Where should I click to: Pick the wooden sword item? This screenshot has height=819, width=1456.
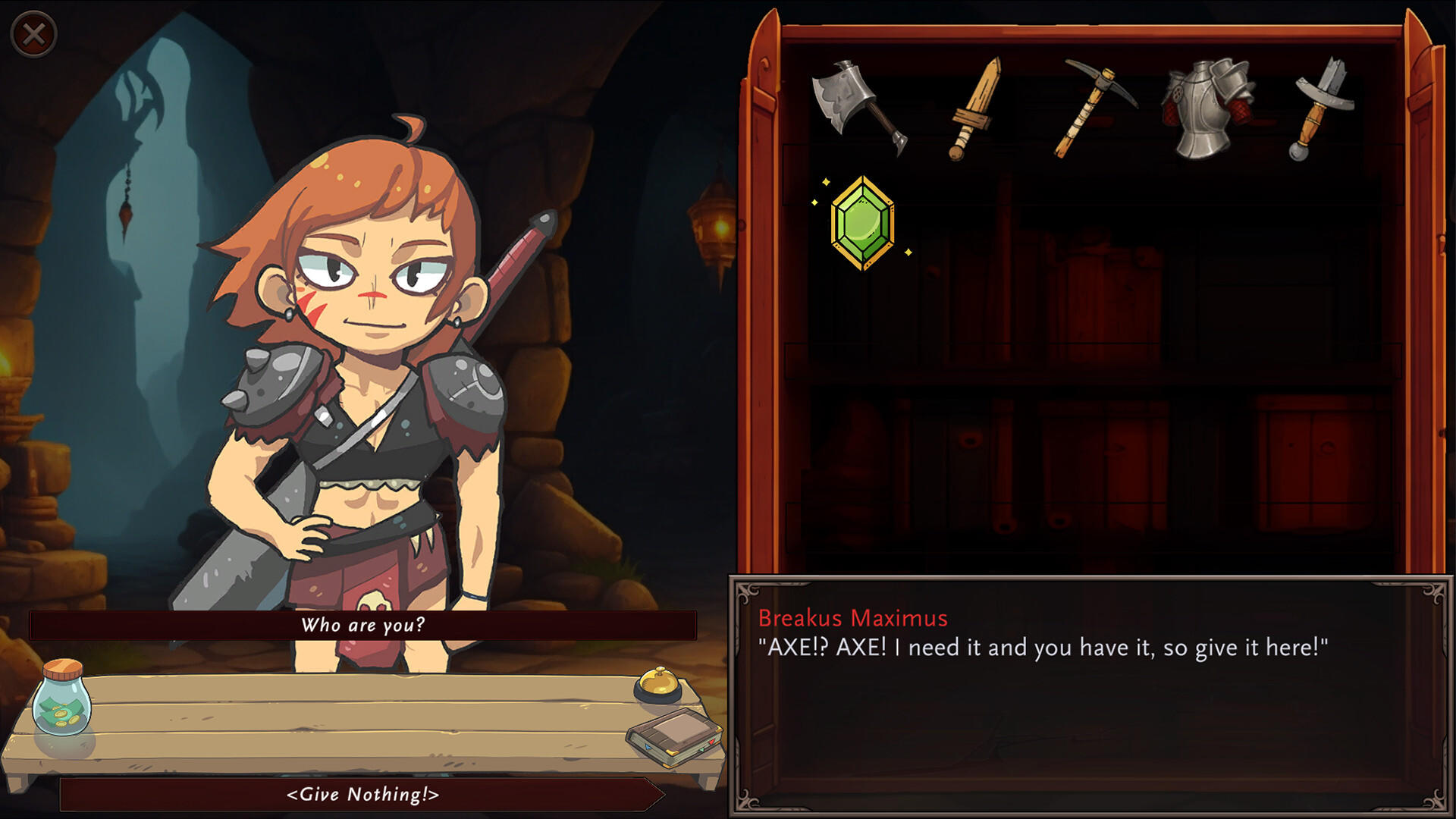point(975,109)
